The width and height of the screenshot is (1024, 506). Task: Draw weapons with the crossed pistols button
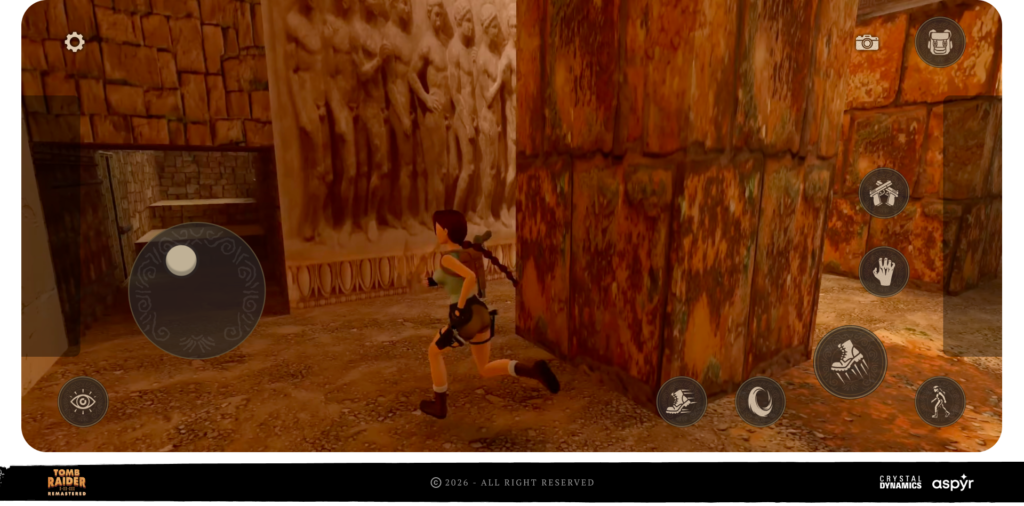tap(884, 193)
